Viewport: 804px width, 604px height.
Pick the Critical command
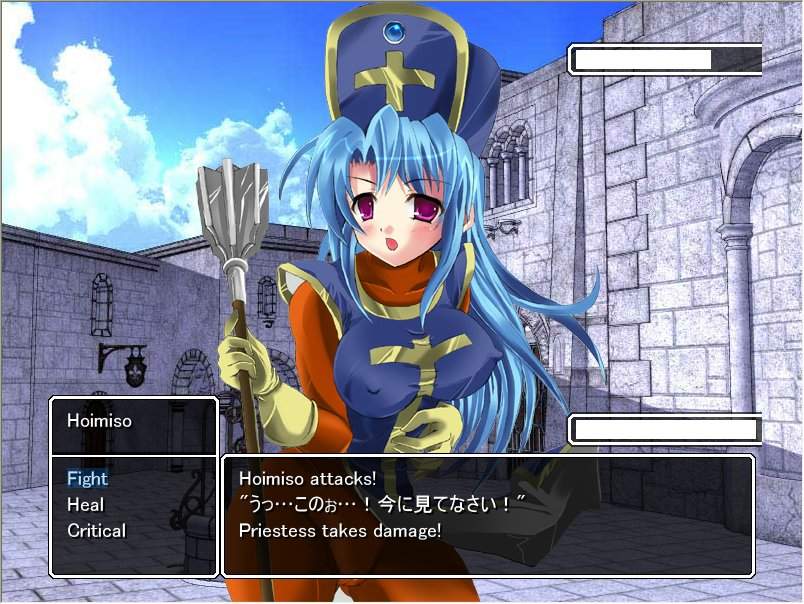pos(96,531)
